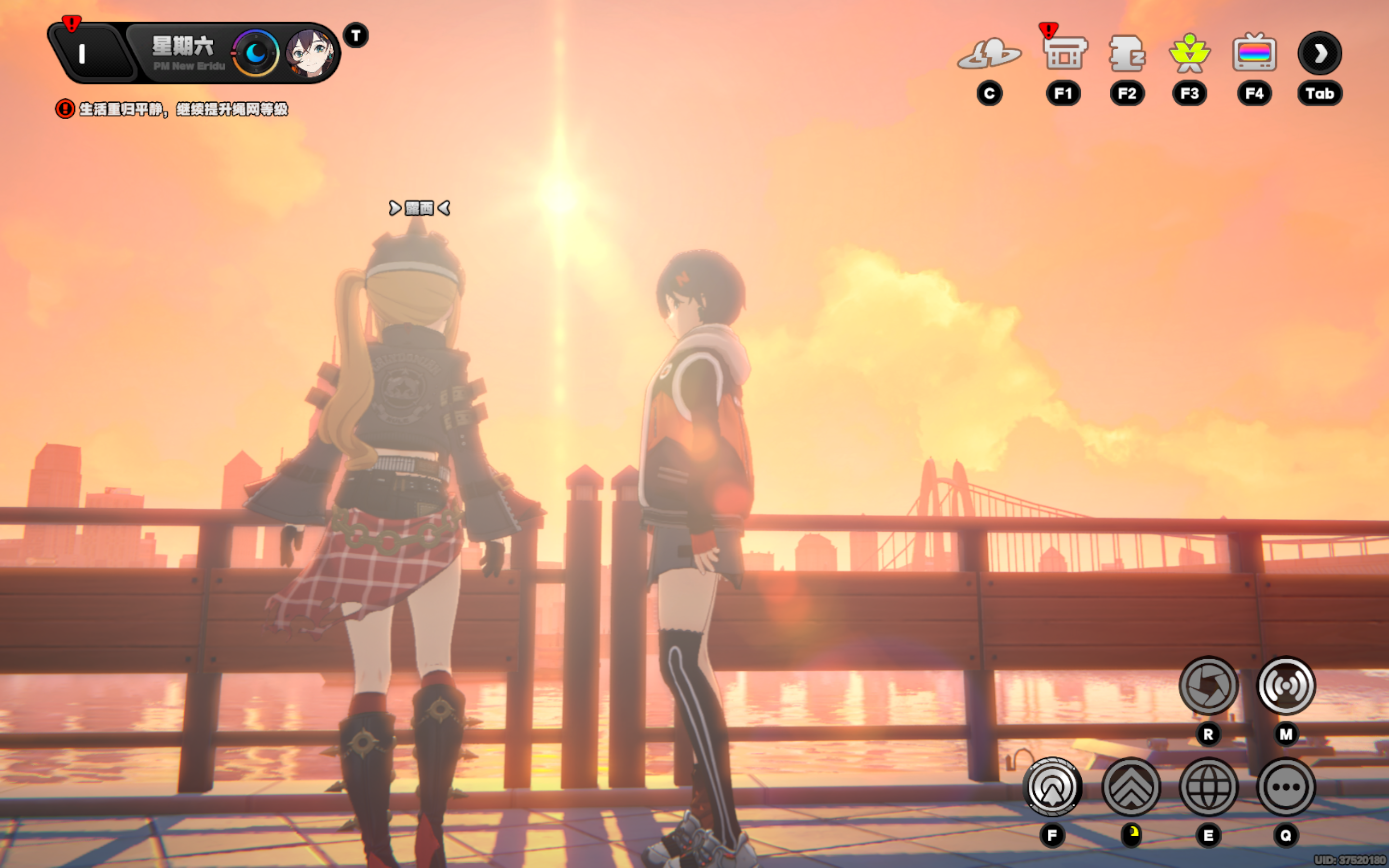This screenshot has width=1389, height=868.
Task: Open the globe map button
Action: tap(1208, 787)
